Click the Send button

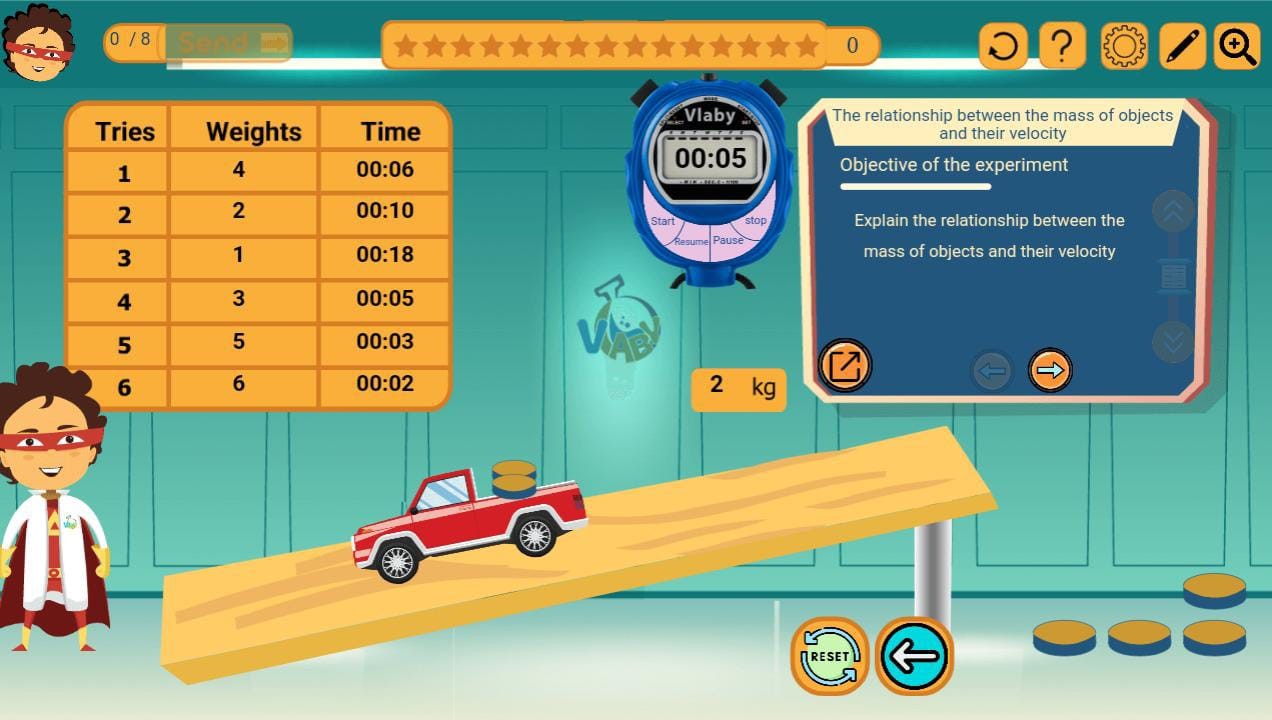[x=230, y=43]
